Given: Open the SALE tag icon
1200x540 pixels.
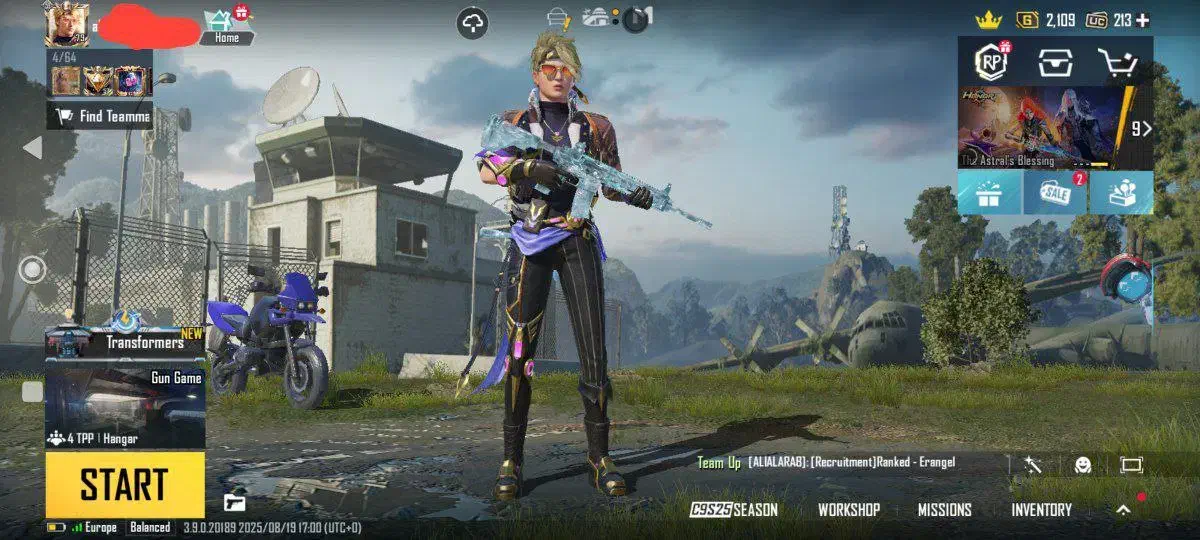Looking at the screenshot, I should (x=1055, y=192).
